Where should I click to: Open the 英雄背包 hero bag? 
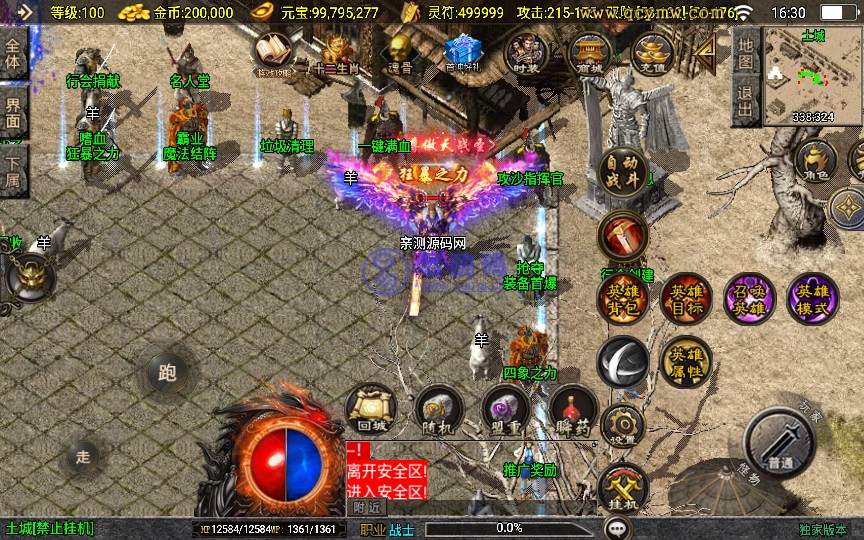(623, 298)
